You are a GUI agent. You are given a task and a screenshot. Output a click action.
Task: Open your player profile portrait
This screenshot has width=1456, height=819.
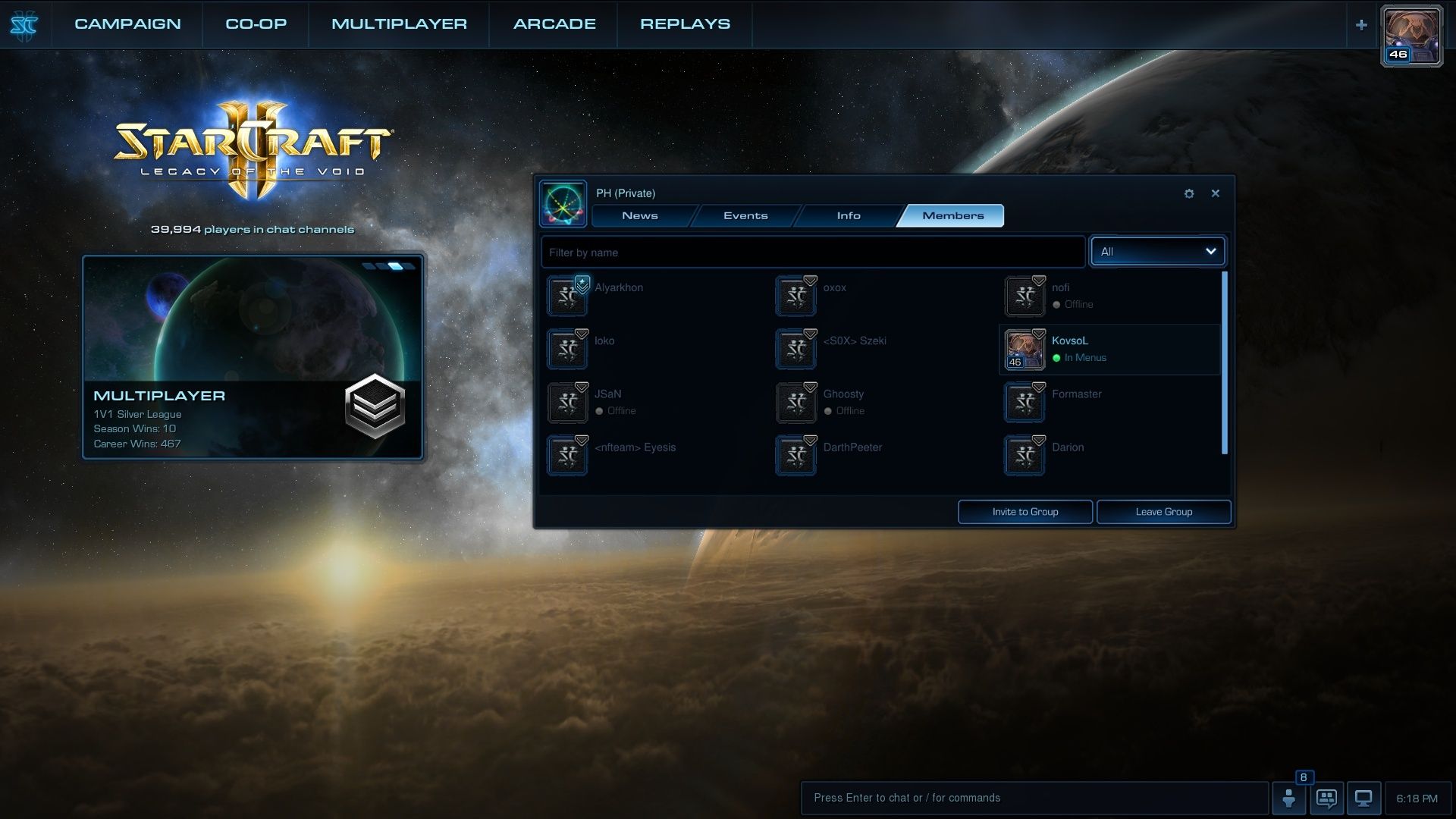pos(1411,36)
